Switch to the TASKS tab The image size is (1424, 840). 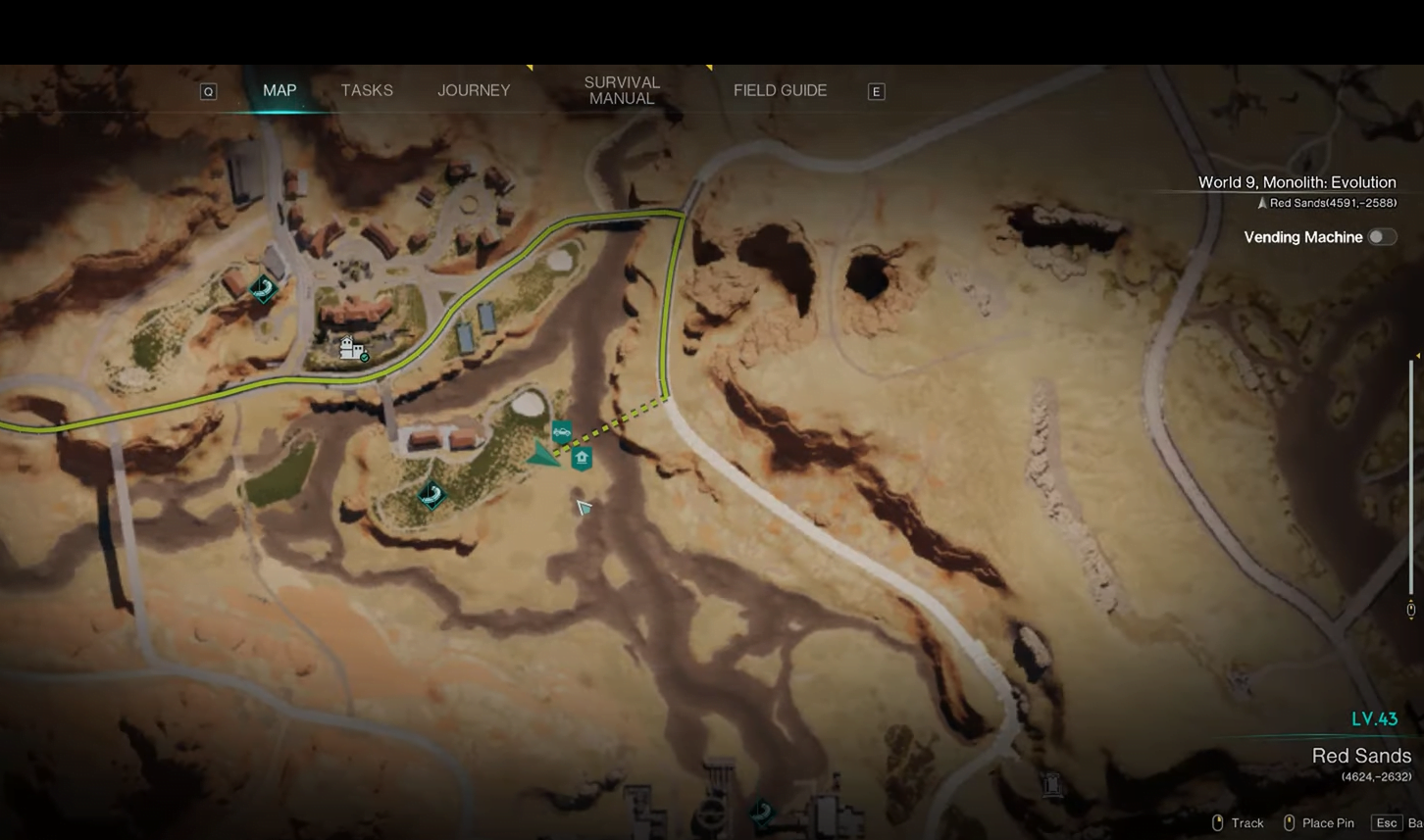(x=367, y=90)
